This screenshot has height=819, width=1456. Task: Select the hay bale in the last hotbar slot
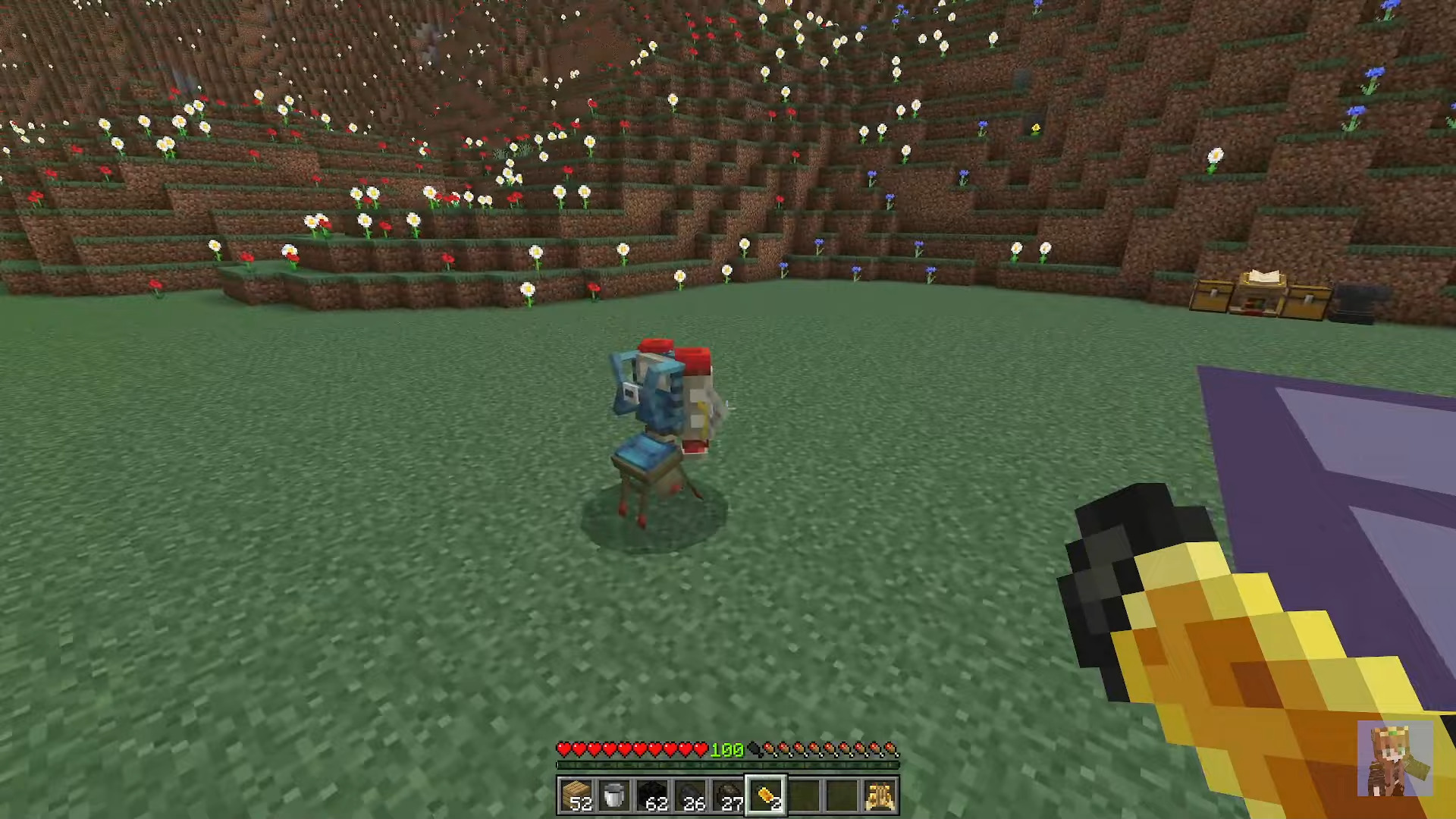coord(880,794)
